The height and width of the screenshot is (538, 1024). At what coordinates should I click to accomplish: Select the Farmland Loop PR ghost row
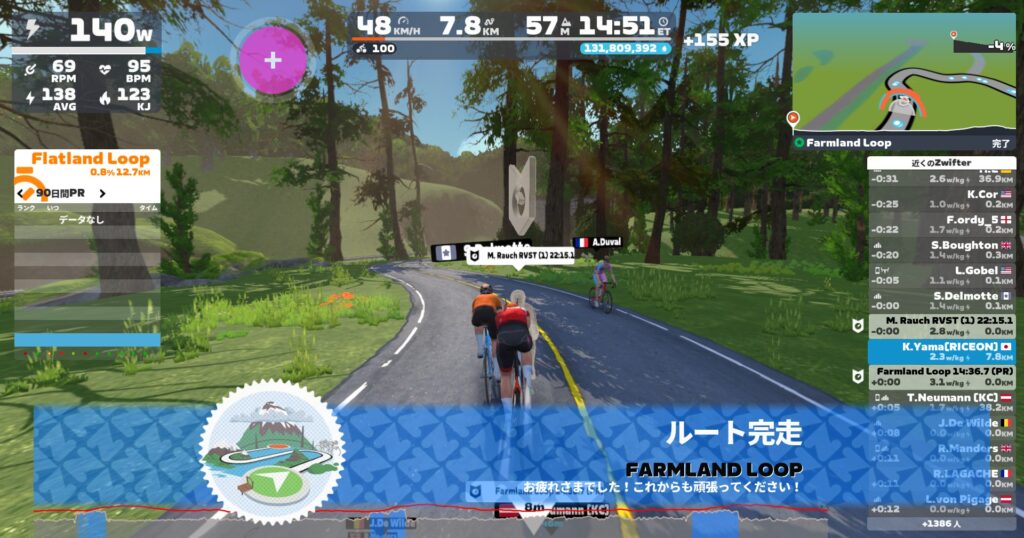[940, 376]
